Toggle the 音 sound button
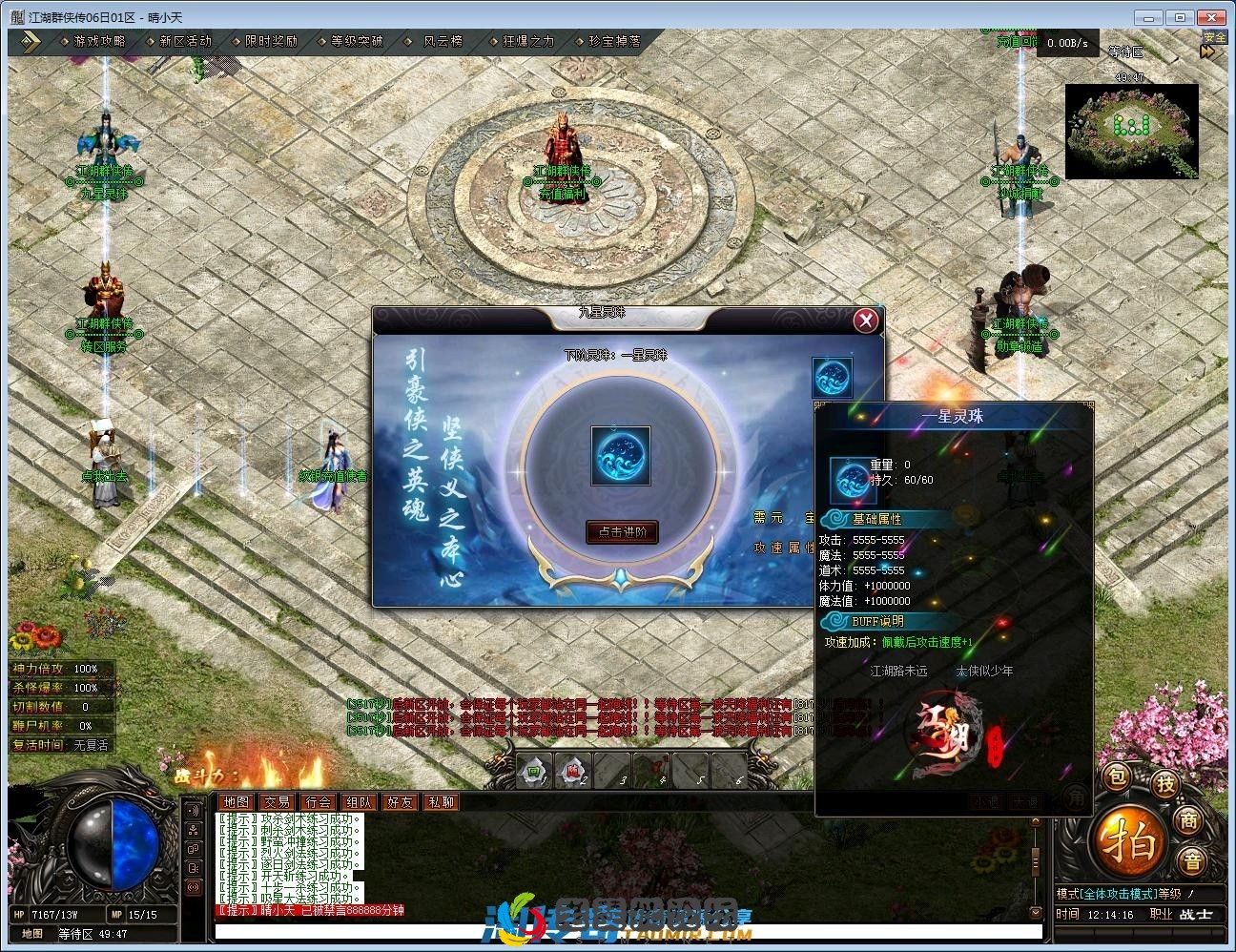This screenshot has width=1236, height=952. pos(1193,859)
